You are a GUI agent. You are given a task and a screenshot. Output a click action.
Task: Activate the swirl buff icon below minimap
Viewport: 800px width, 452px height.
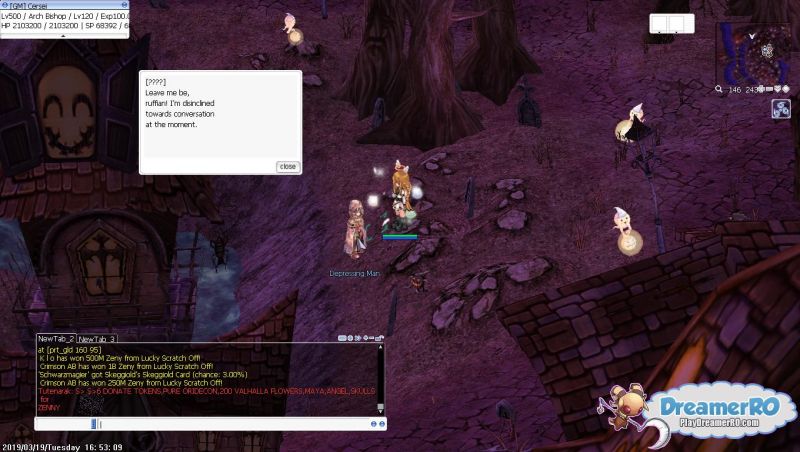(781, 109)
